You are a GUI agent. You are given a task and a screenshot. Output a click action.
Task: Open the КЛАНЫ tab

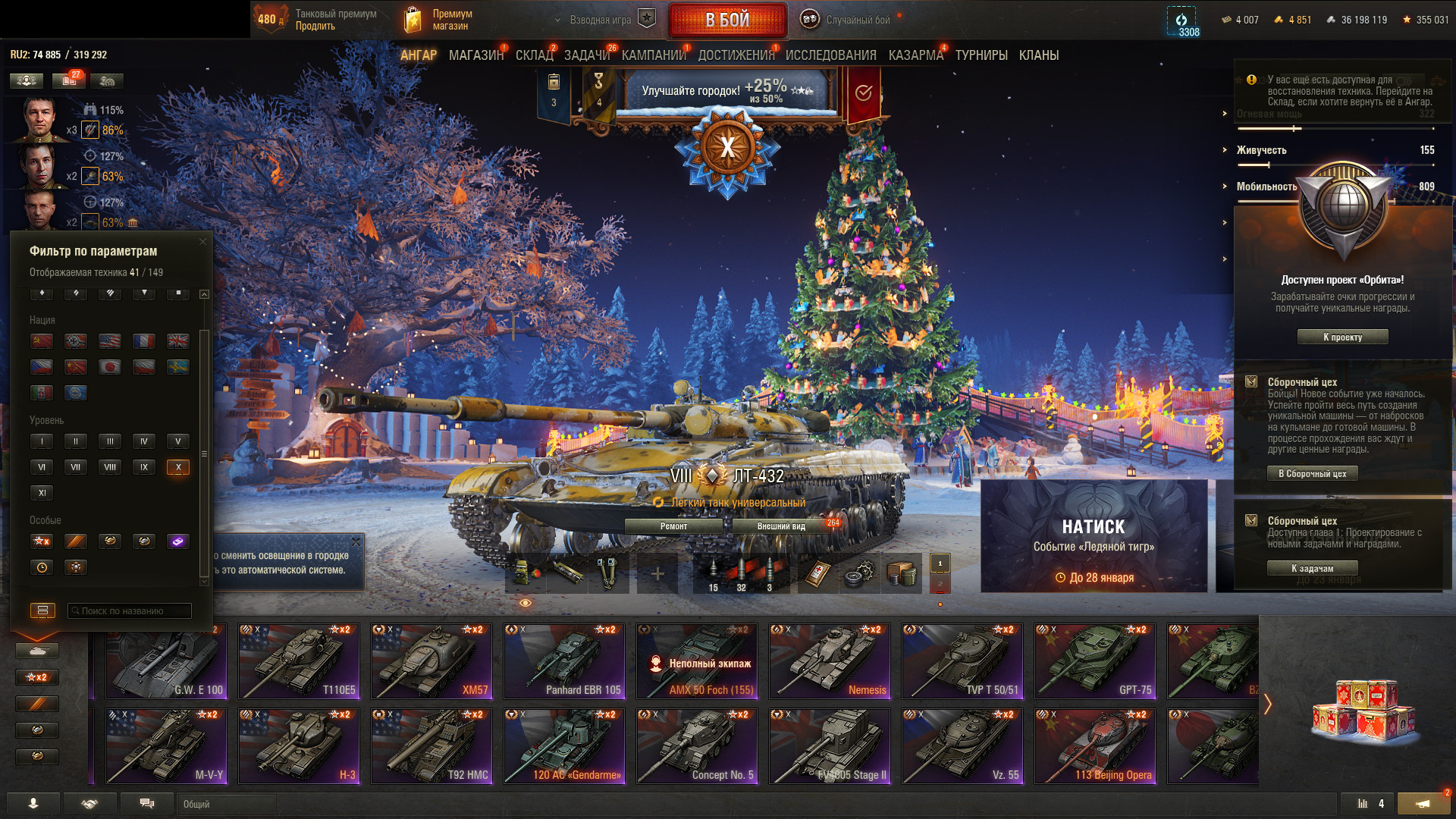pos(1038,55)
